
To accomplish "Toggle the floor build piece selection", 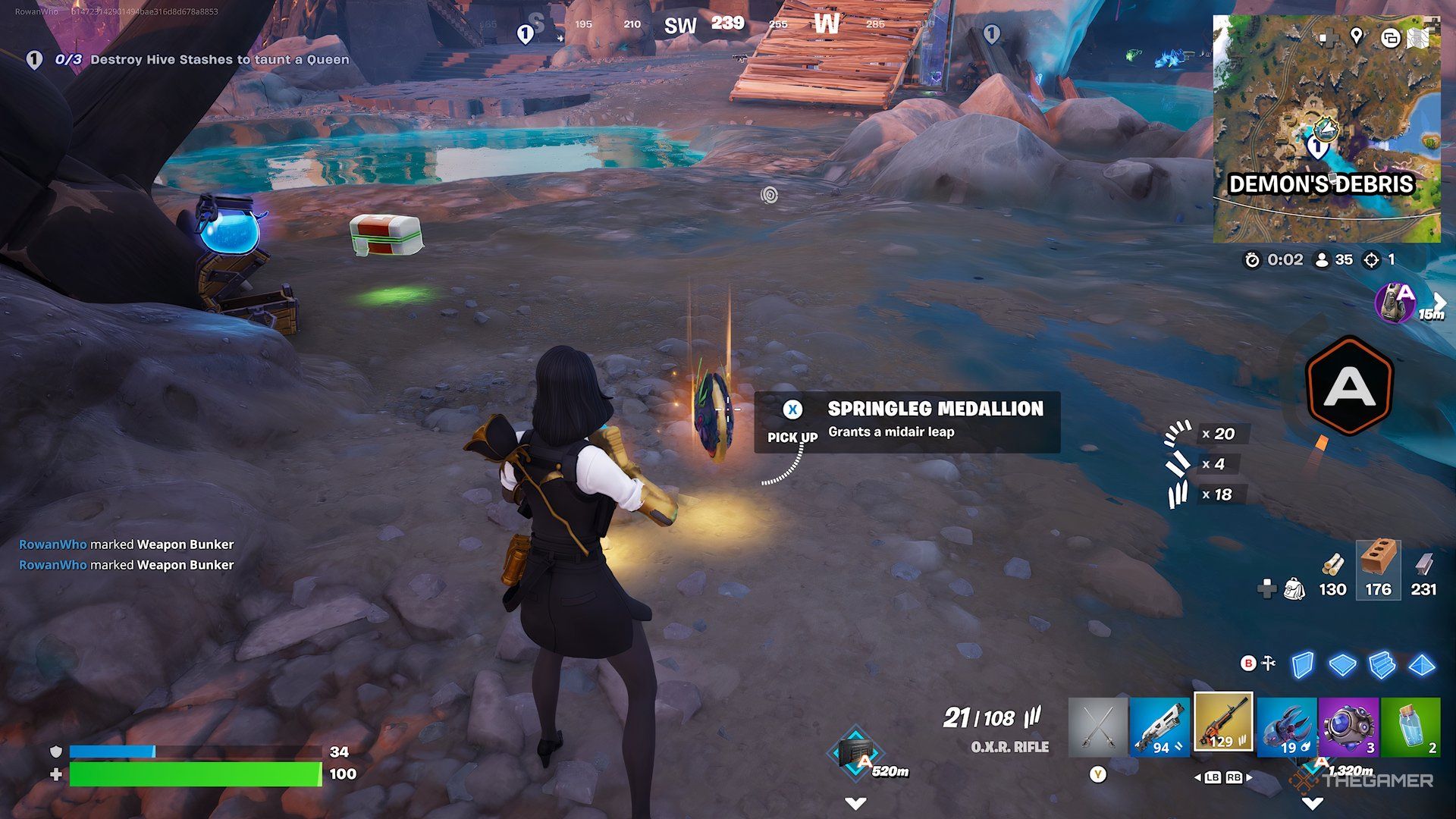I will pyautogui.click(x=1341, y=665).
